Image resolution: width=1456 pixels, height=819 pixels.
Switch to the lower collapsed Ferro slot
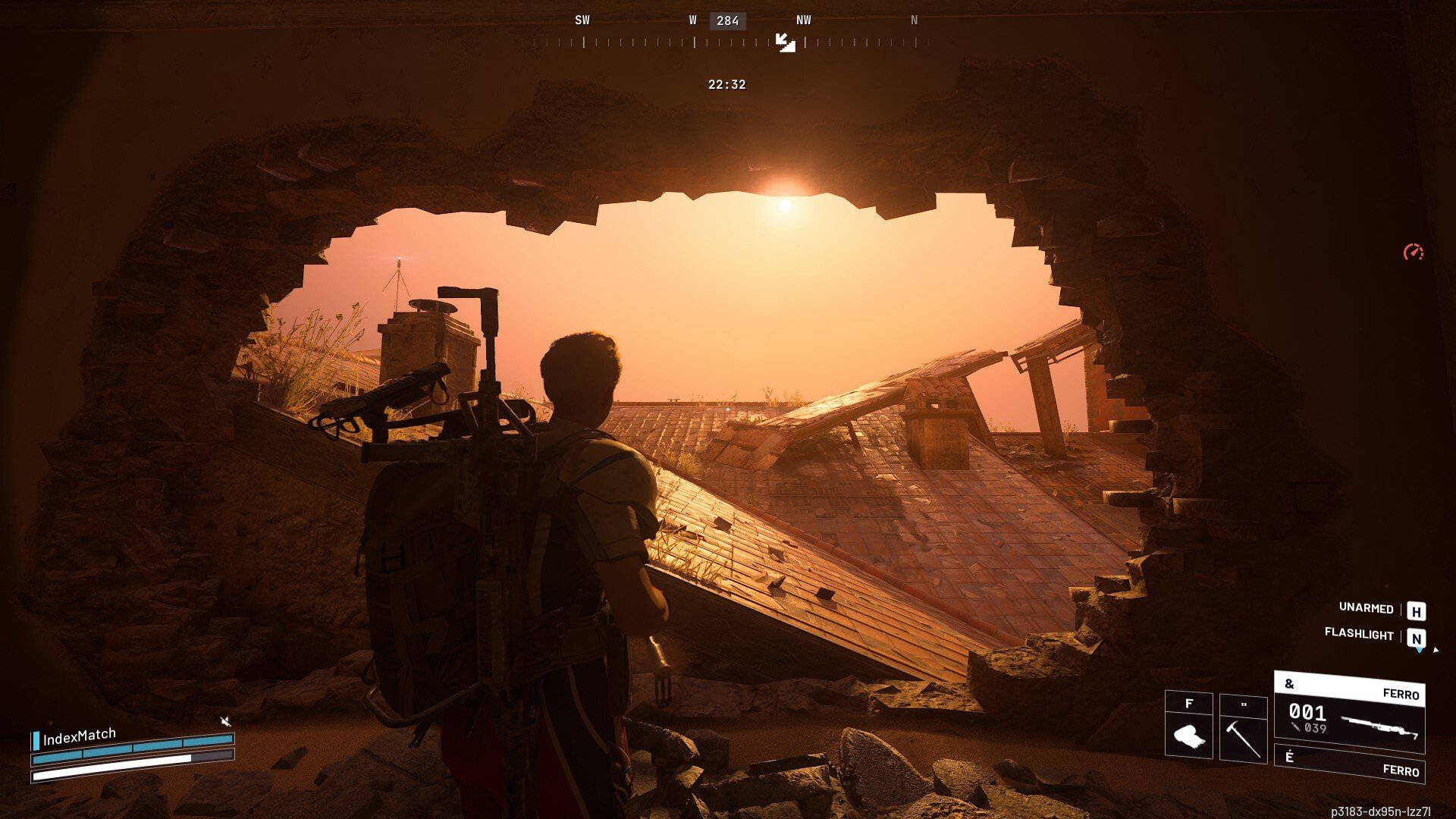coord(1349,764)
